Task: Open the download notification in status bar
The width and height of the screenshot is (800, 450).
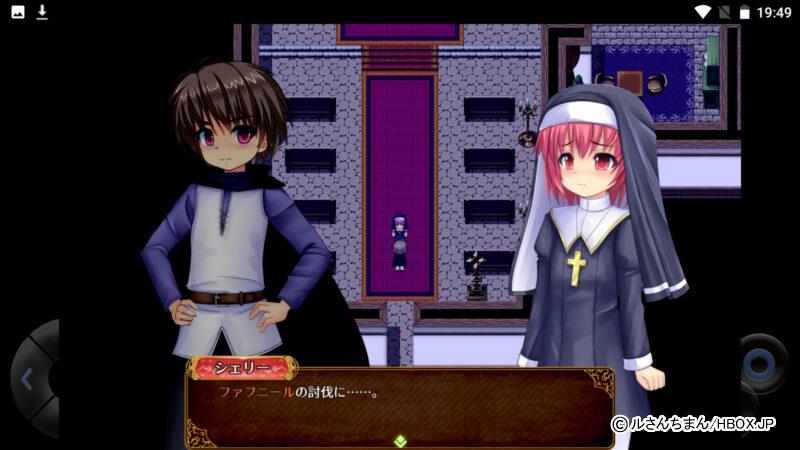Action: pyautogui.click(x=42, y=12)
